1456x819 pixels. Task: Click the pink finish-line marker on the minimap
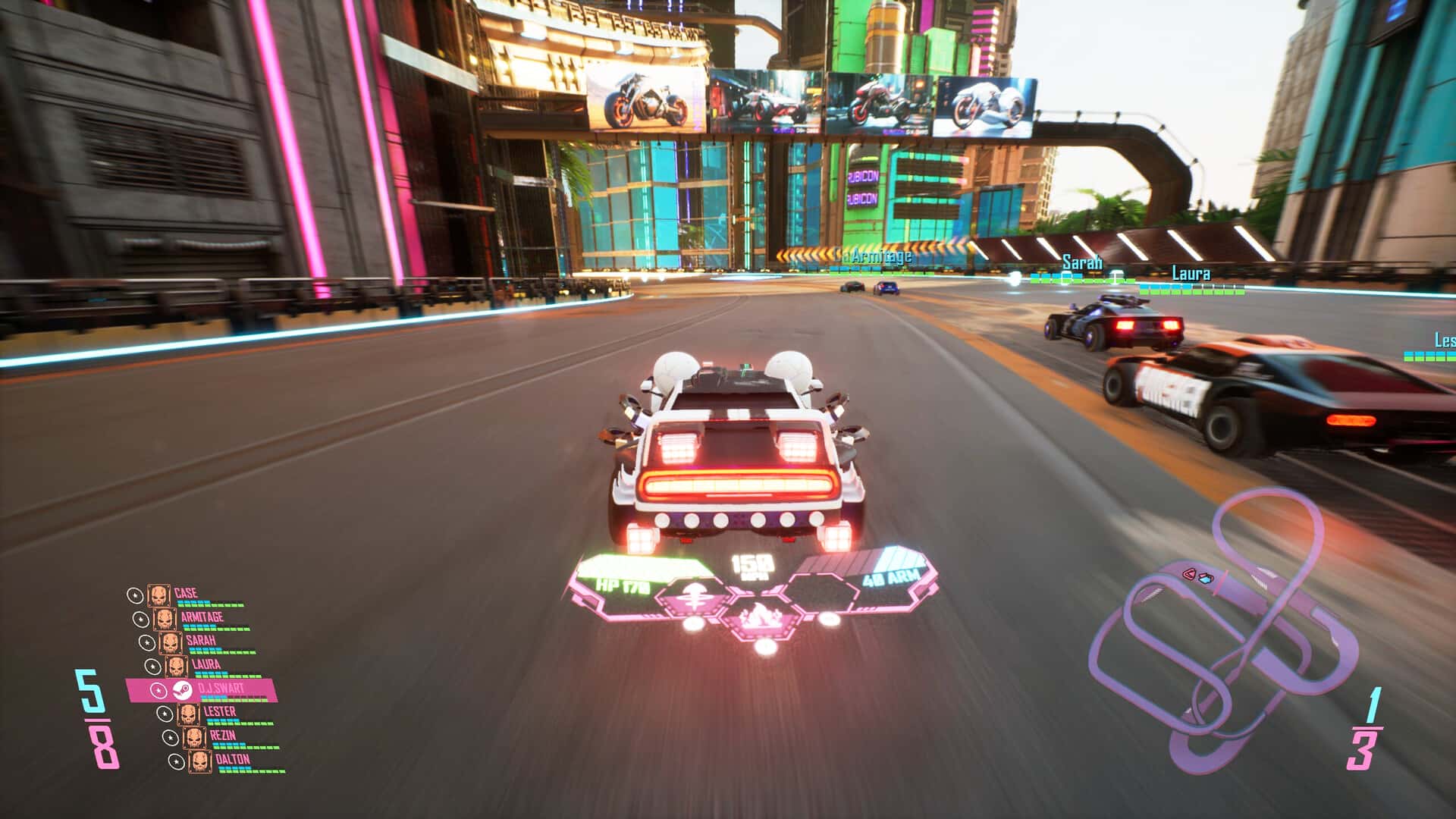pos(1221,582)
